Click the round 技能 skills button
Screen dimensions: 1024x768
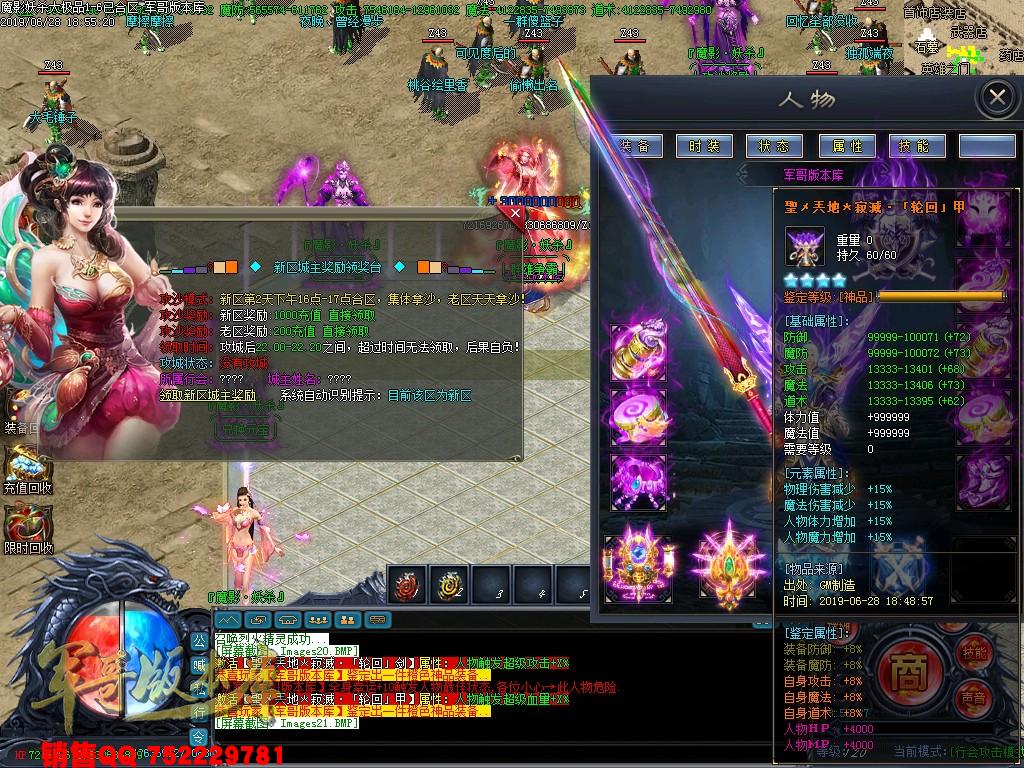click(x=973, y=652)
